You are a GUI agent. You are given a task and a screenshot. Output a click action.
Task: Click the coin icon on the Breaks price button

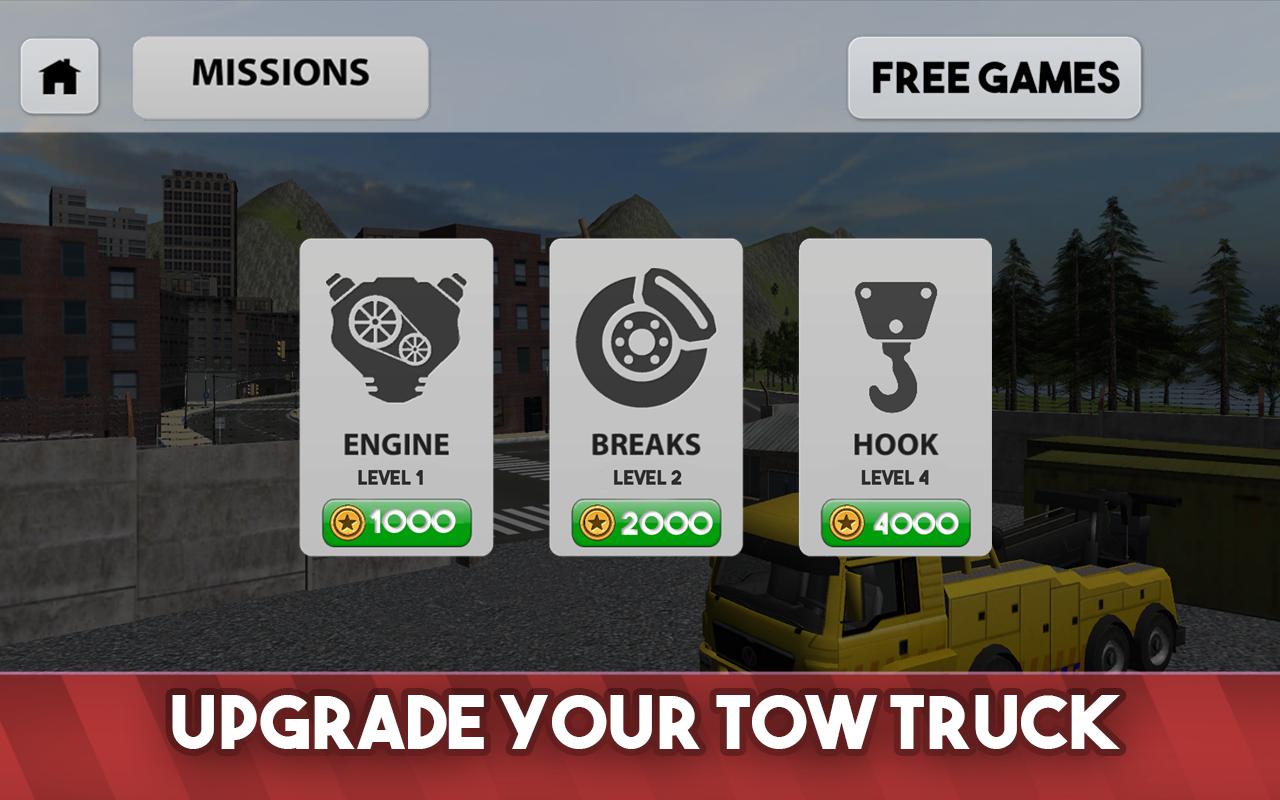coord(600,519)
